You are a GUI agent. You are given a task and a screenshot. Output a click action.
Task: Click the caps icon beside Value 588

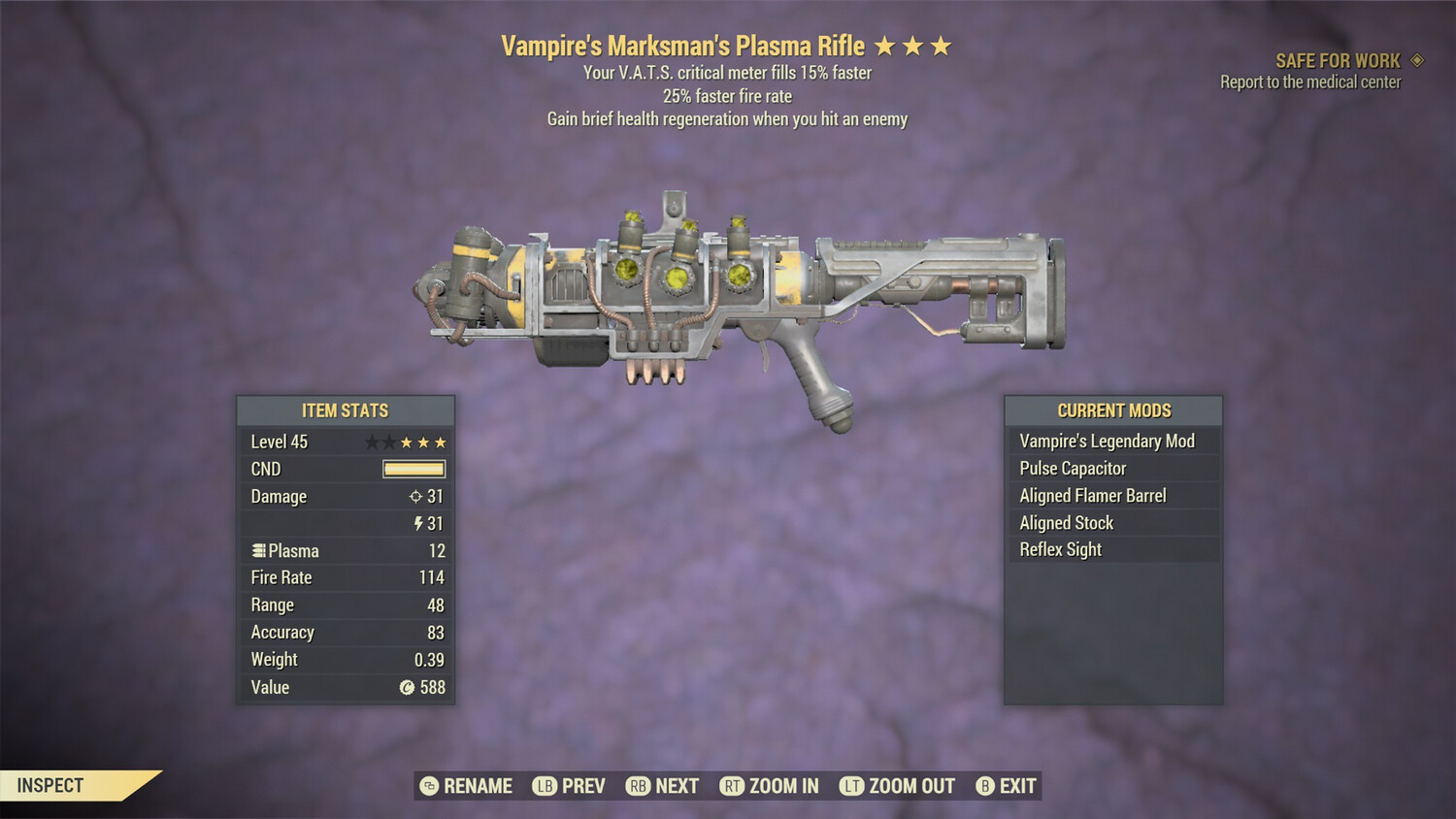pos(408,686)
